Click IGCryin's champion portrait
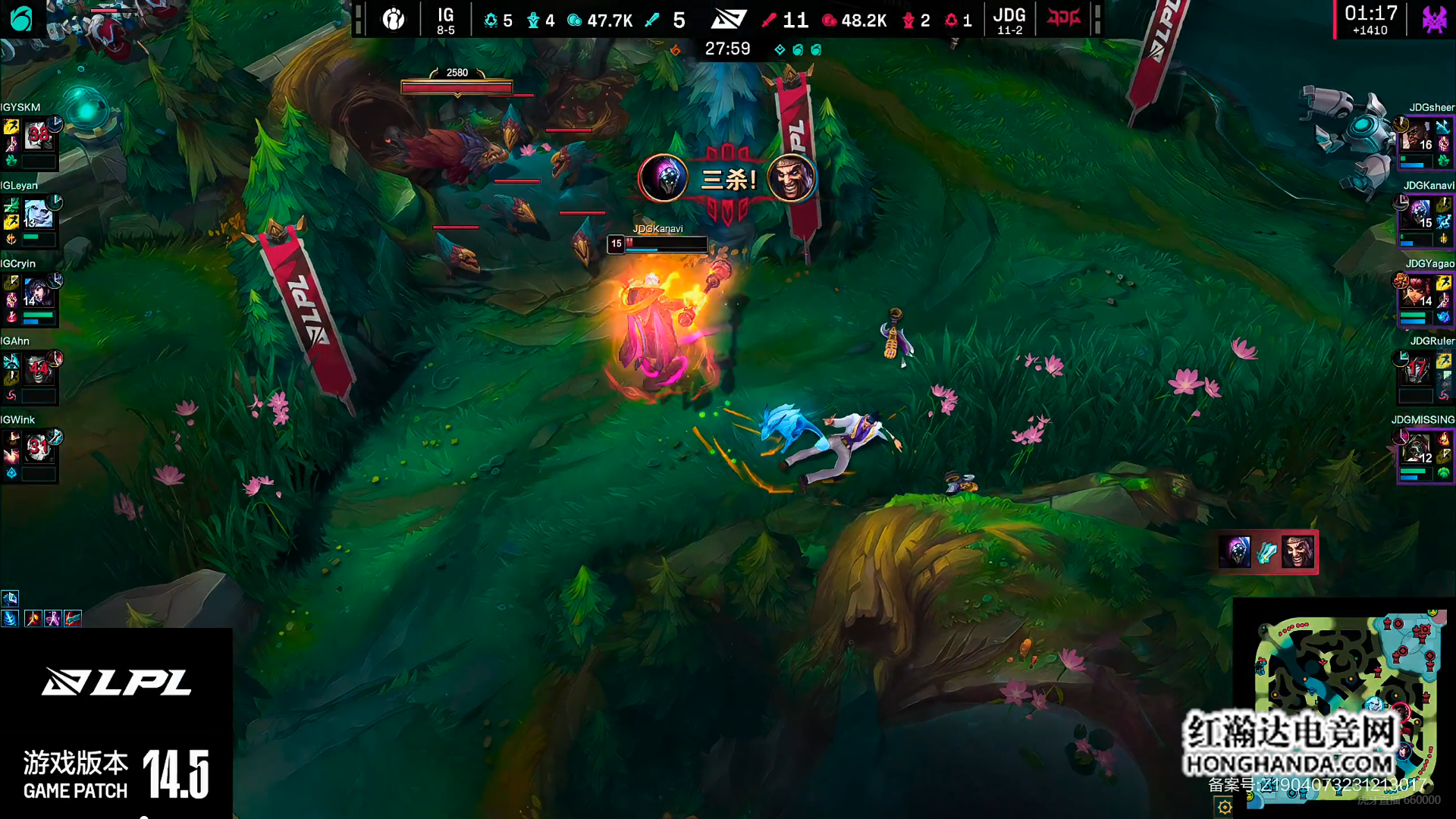The height and width of the screenshot is (819, 1456). pos(38,293)
